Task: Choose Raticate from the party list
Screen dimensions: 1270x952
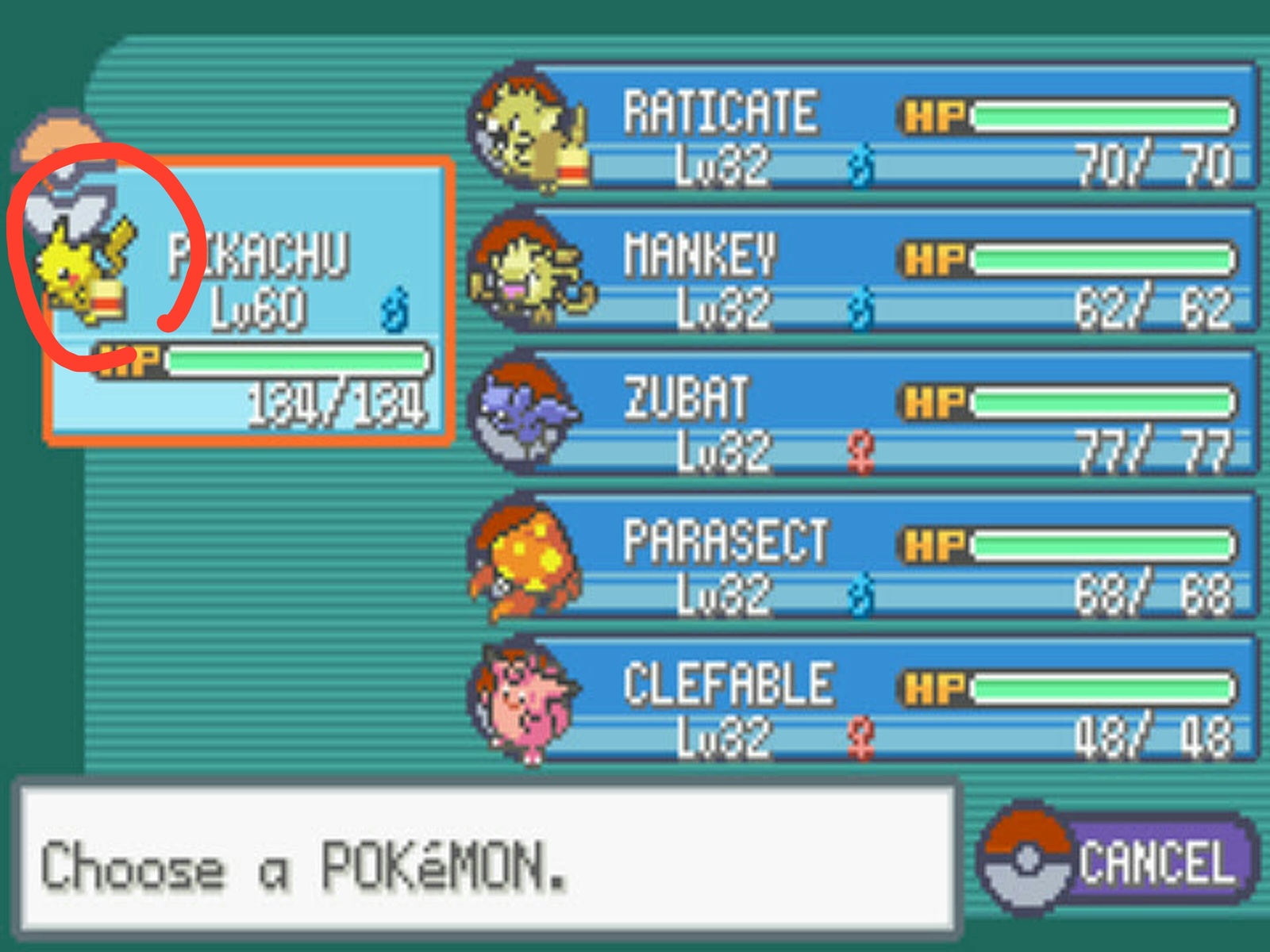Action: tap(865, 127)
